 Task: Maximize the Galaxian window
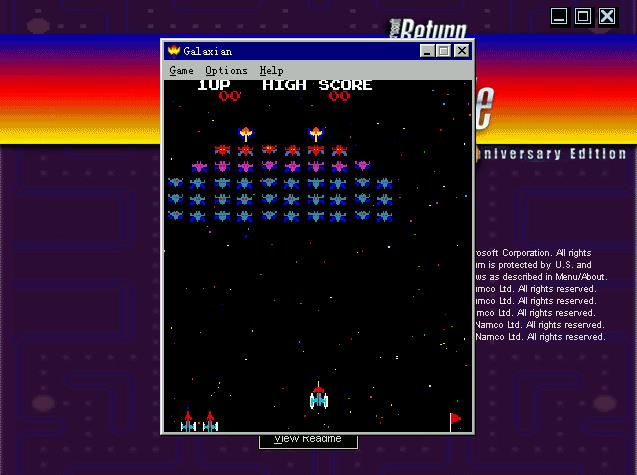click(x=443, y=51)
